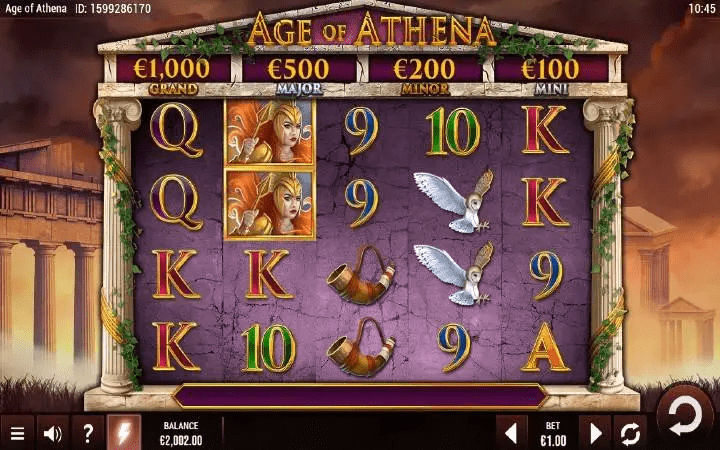Open the question mark help page
Image resolution: width=720 pixels, height=450 pixels.
click(88, 434)
